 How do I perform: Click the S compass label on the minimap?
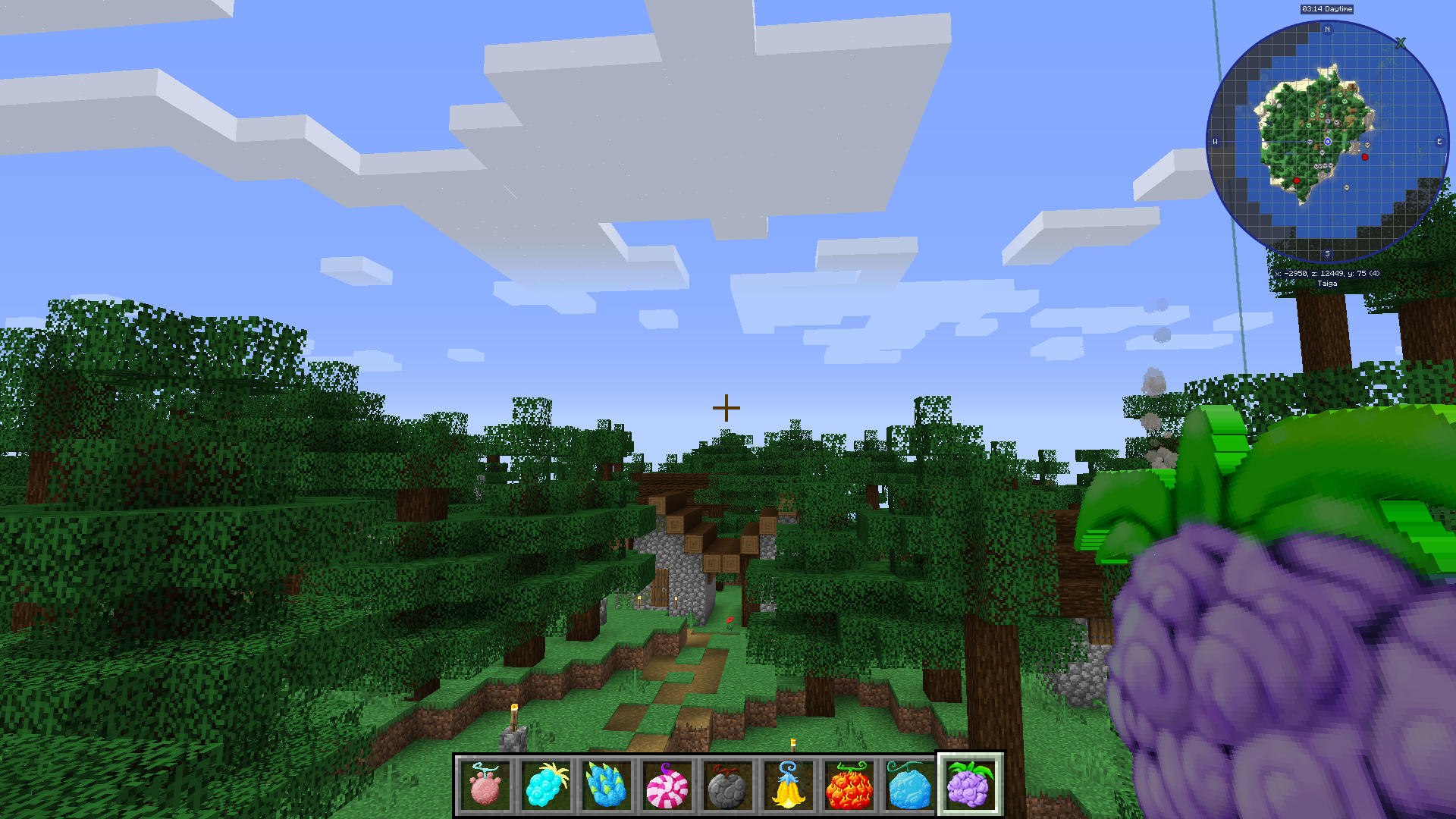1327,253
